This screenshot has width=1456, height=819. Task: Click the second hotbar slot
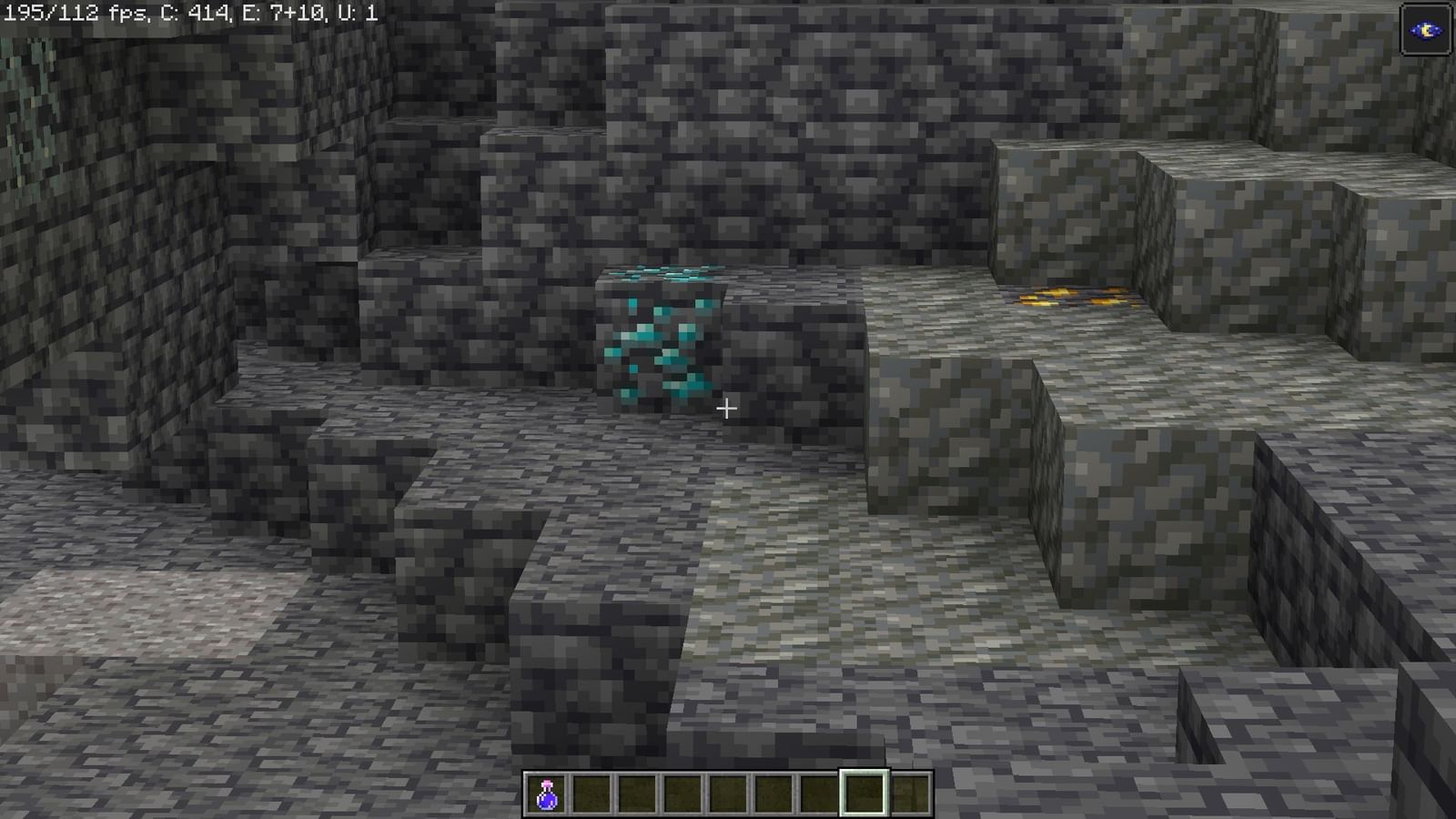pos(591,792)
